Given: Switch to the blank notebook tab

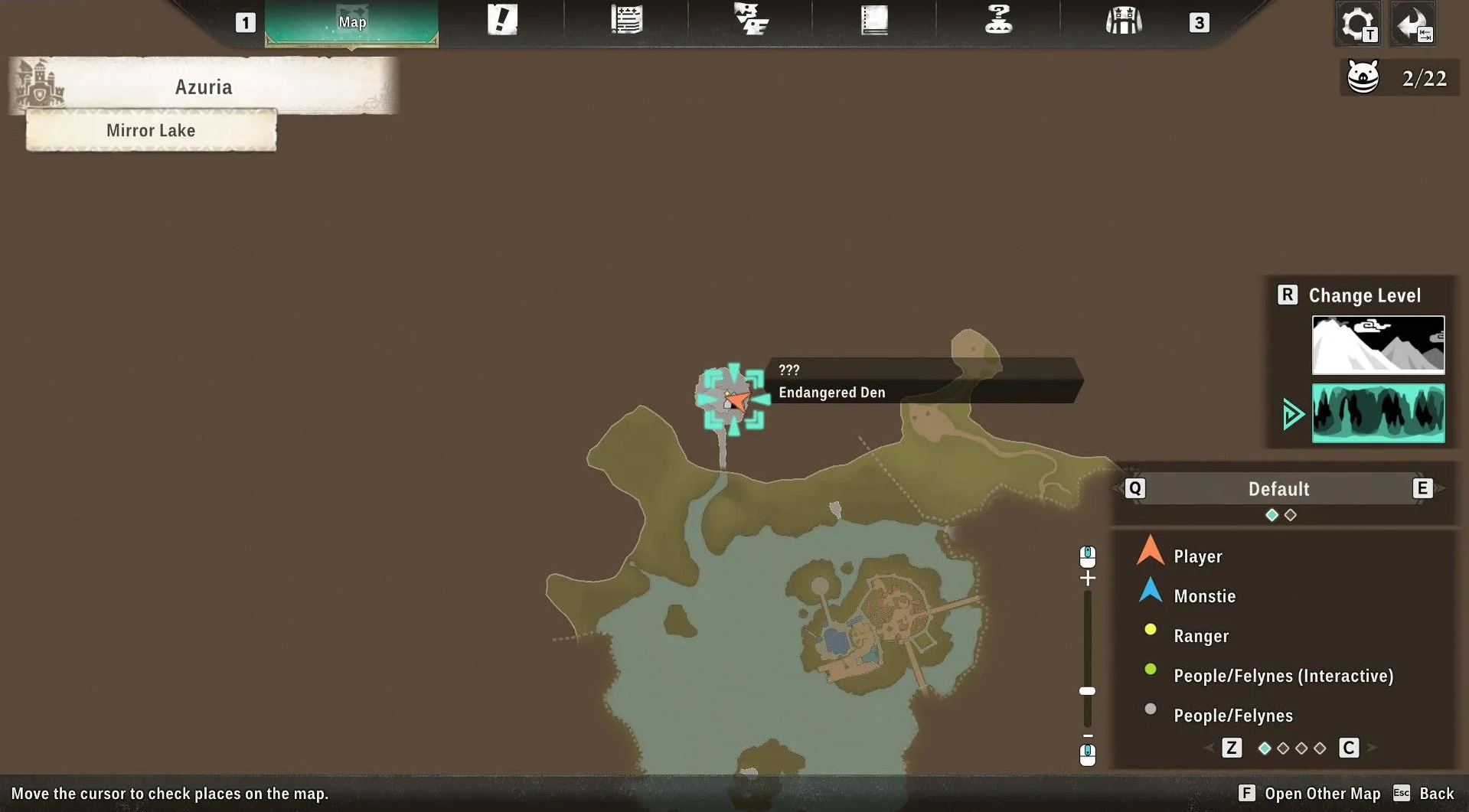Looking at the screenshot, I should pos(874,20).
